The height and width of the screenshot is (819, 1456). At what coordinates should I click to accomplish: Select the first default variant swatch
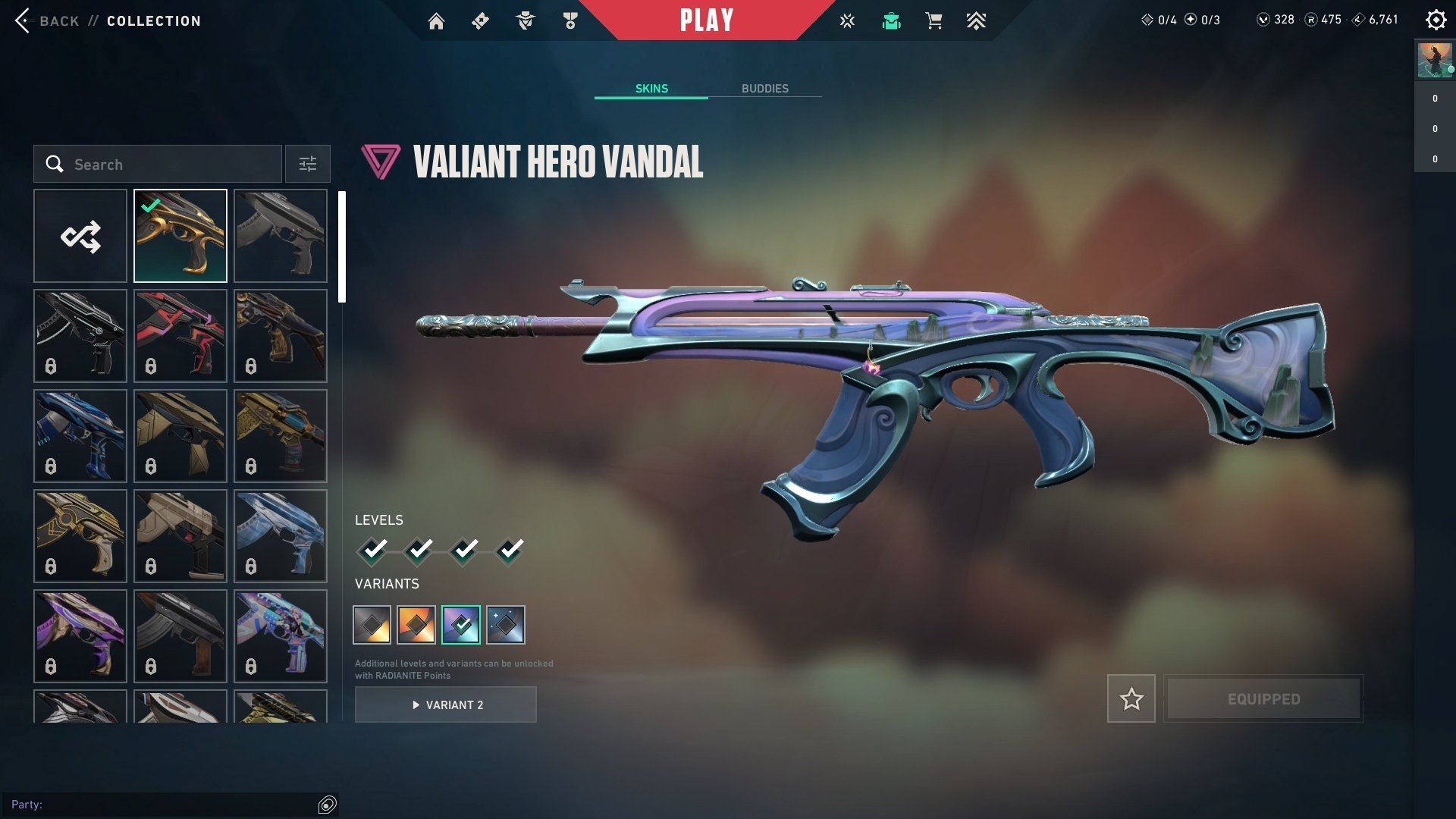(372, 625)
